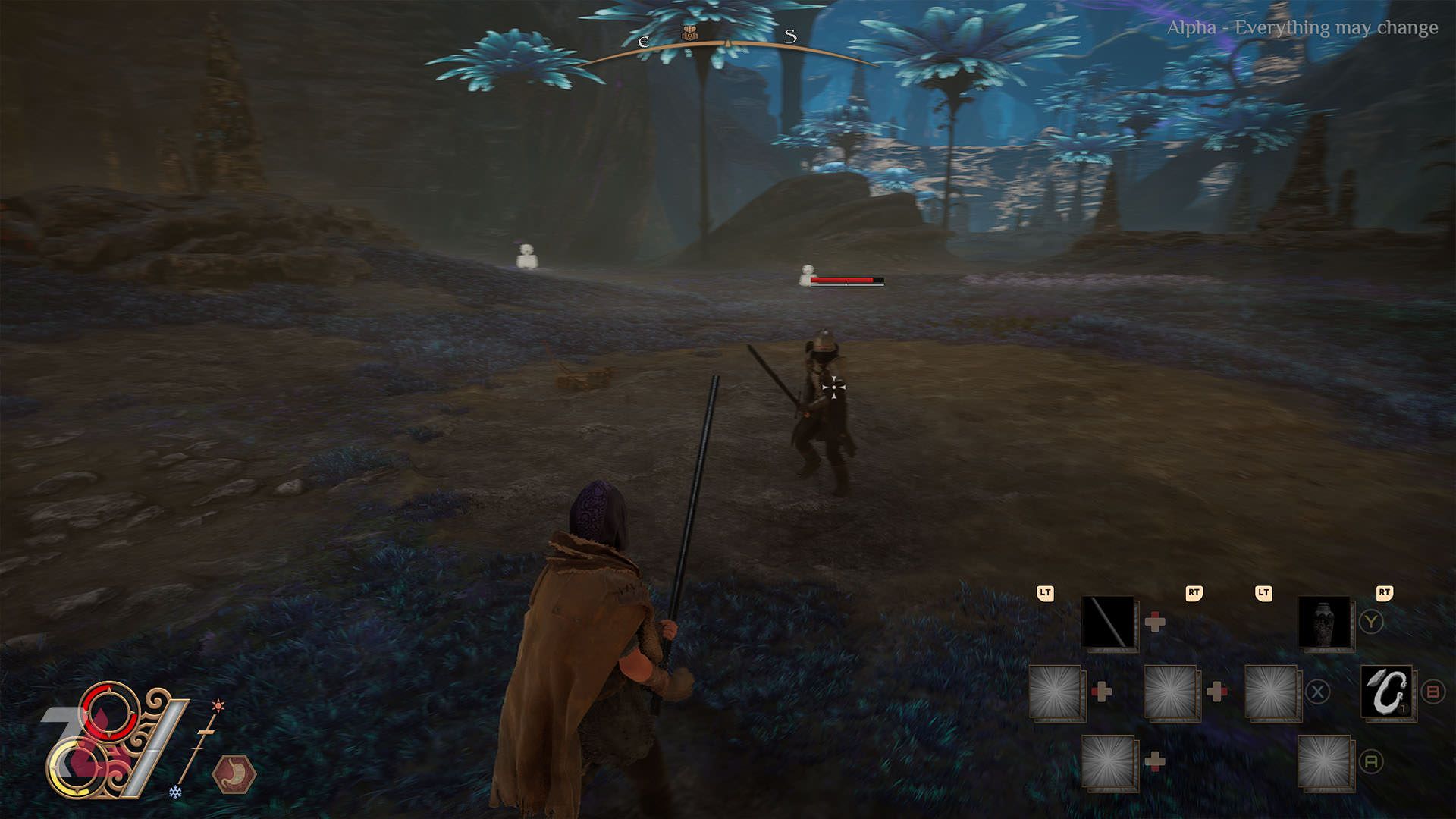Click the red health ring gauge
Viewport: 1456px width, 819px height.
[x=110, y=712]
